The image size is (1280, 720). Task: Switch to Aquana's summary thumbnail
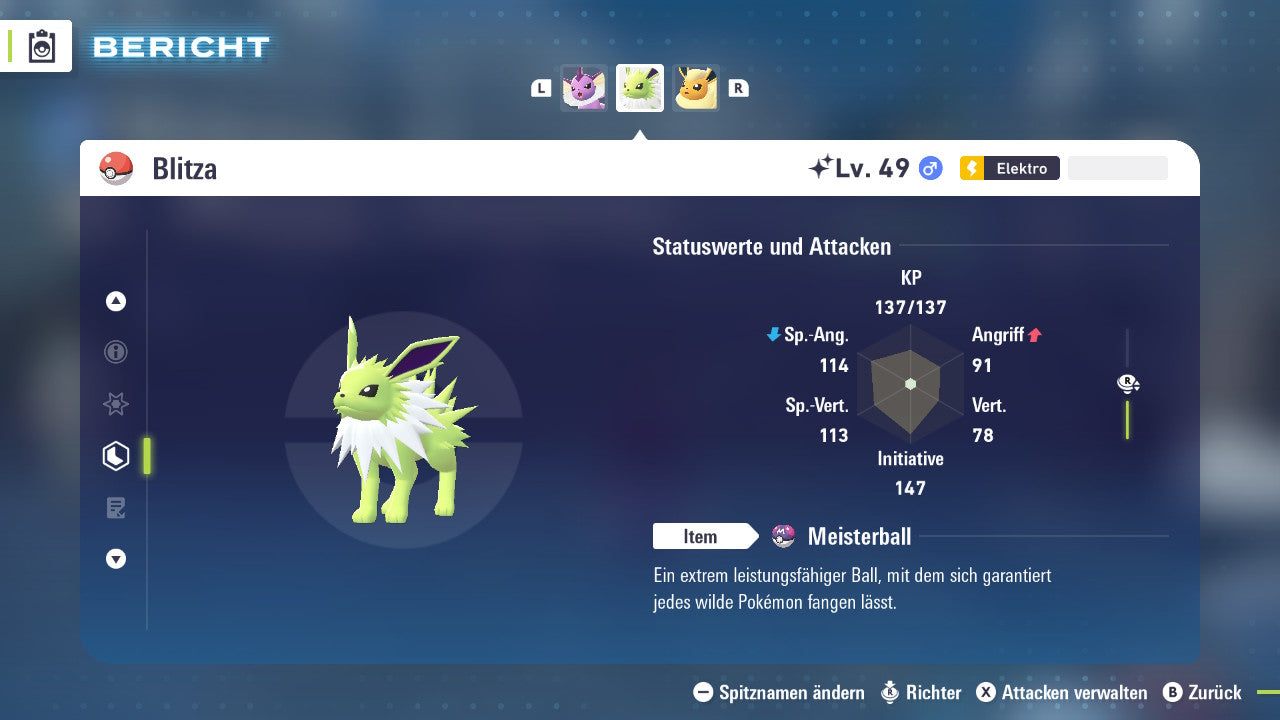point(584,88)
